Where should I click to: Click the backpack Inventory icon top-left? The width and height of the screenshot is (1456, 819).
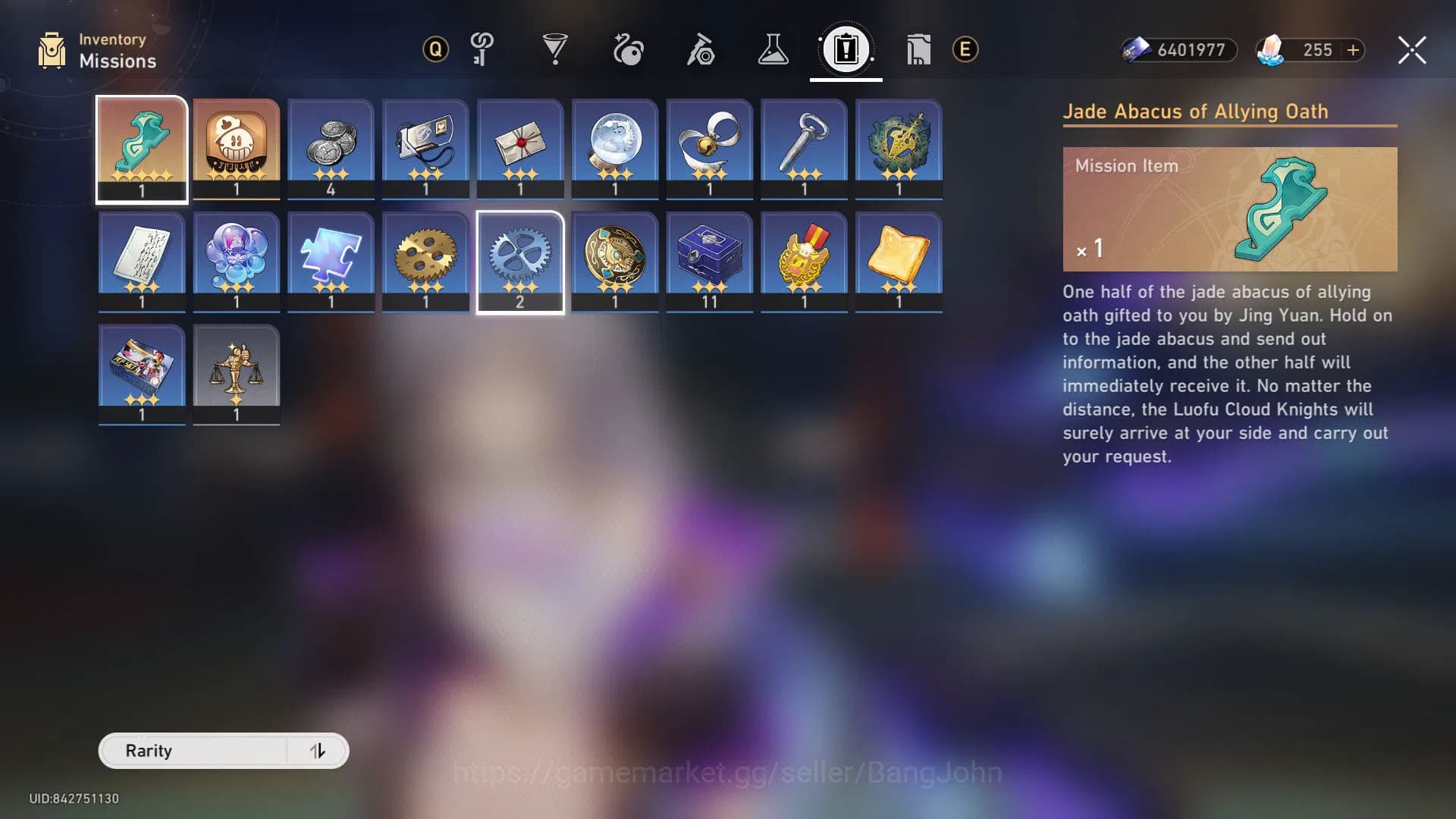[x=51, y=49]
